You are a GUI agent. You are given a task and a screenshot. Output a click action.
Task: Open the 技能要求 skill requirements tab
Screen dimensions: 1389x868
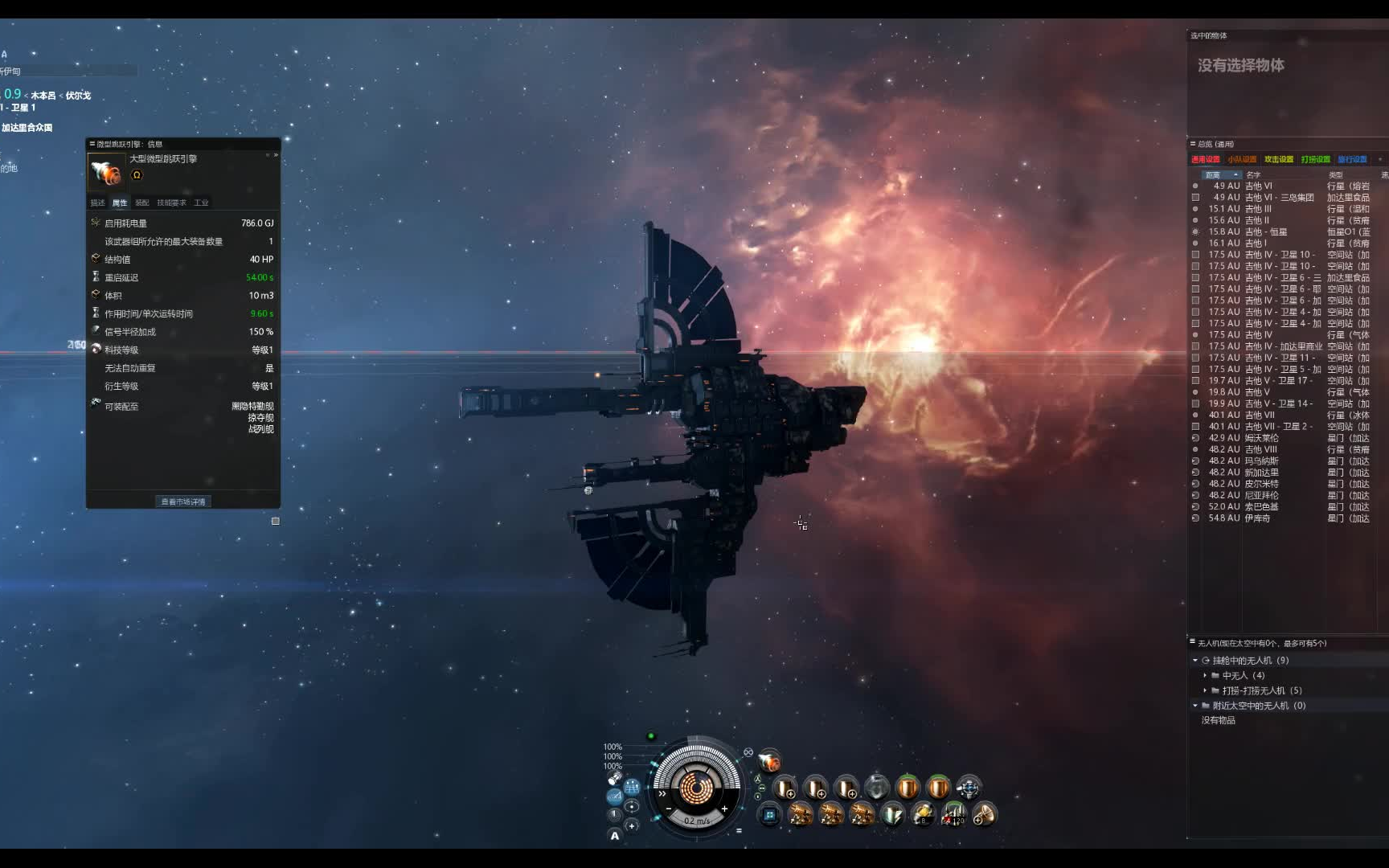point(171,203)
